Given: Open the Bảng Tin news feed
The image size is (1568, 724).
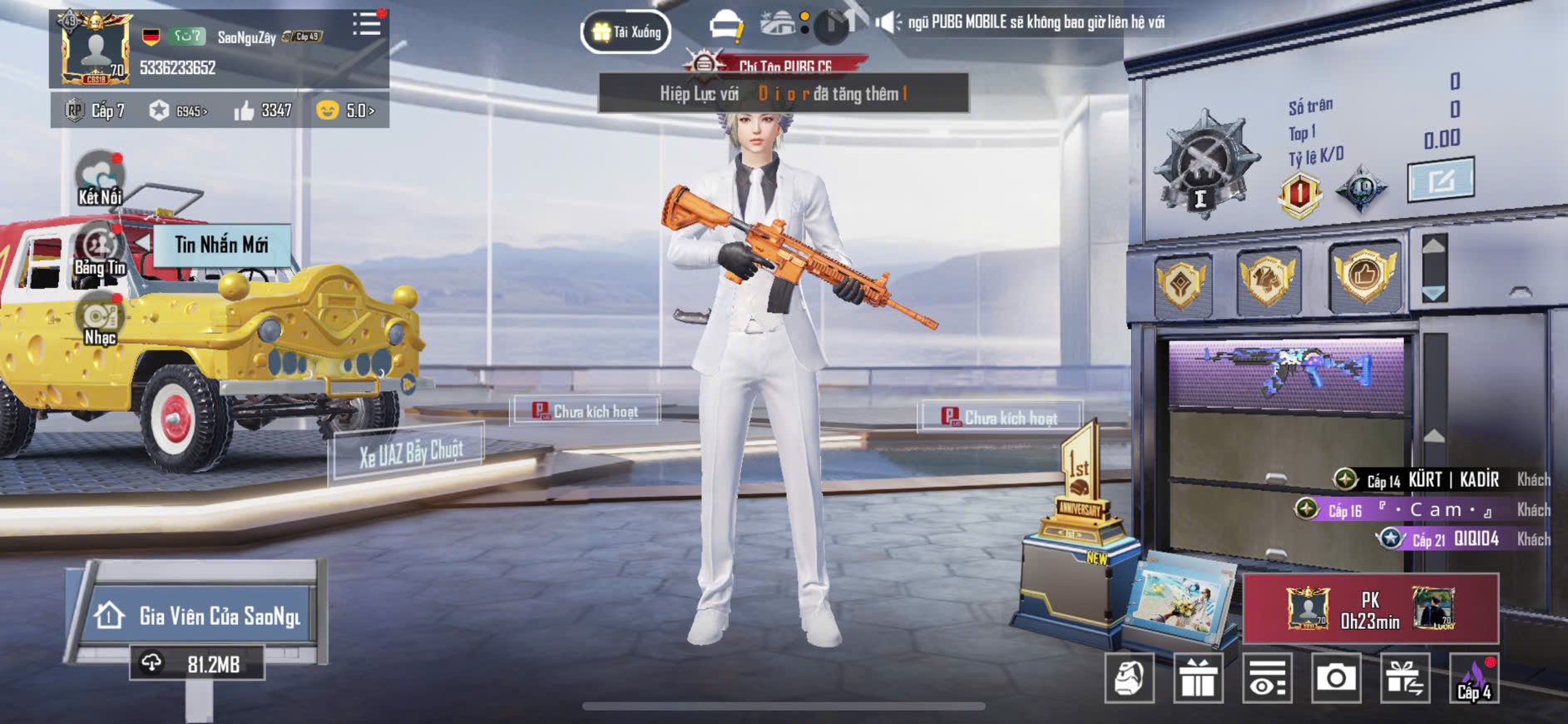Looking at the screenshot, I should pyautogui.click(x=100, y=250).
